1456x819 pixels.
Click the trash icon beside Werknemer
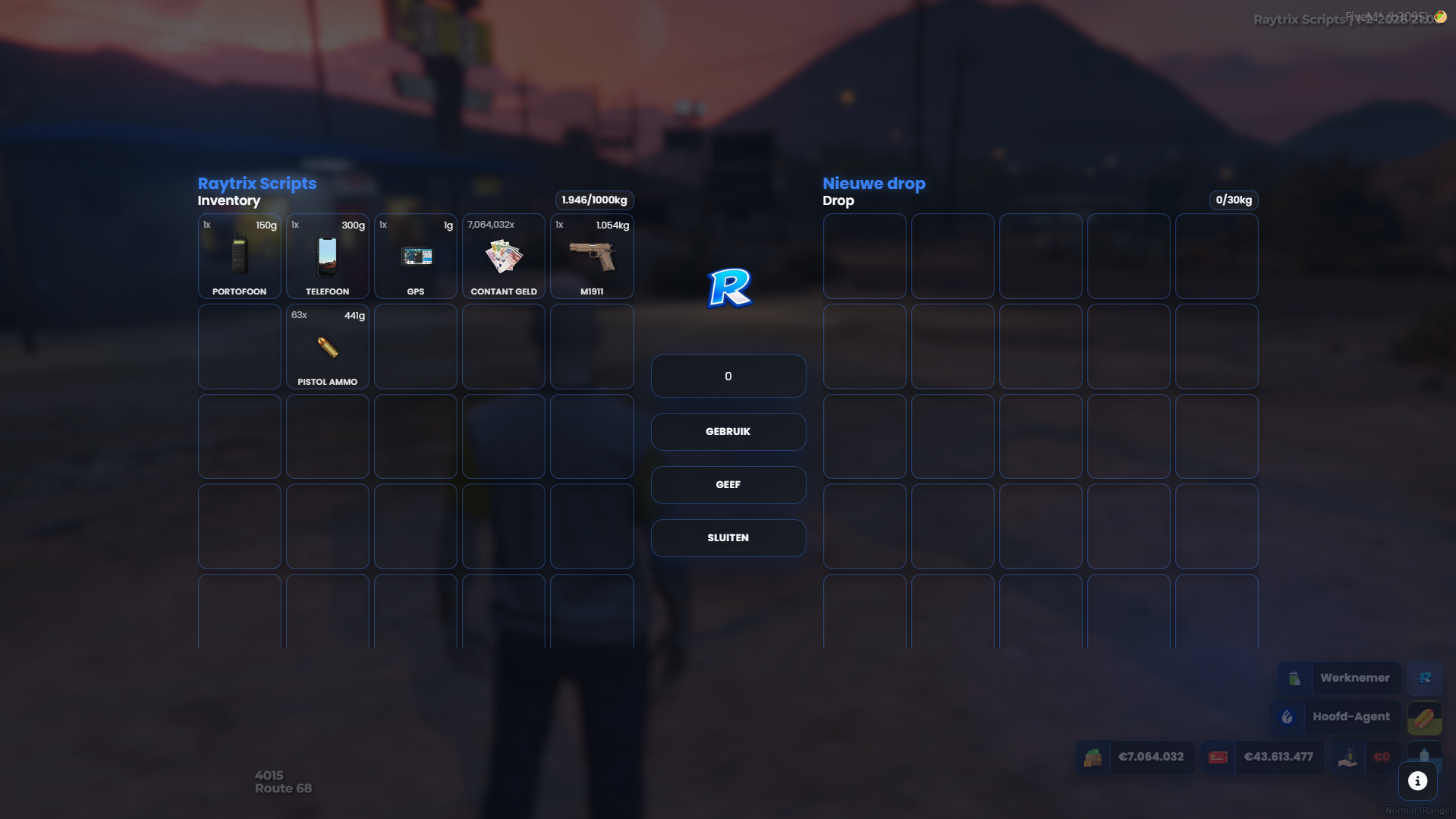[1294, 678]
